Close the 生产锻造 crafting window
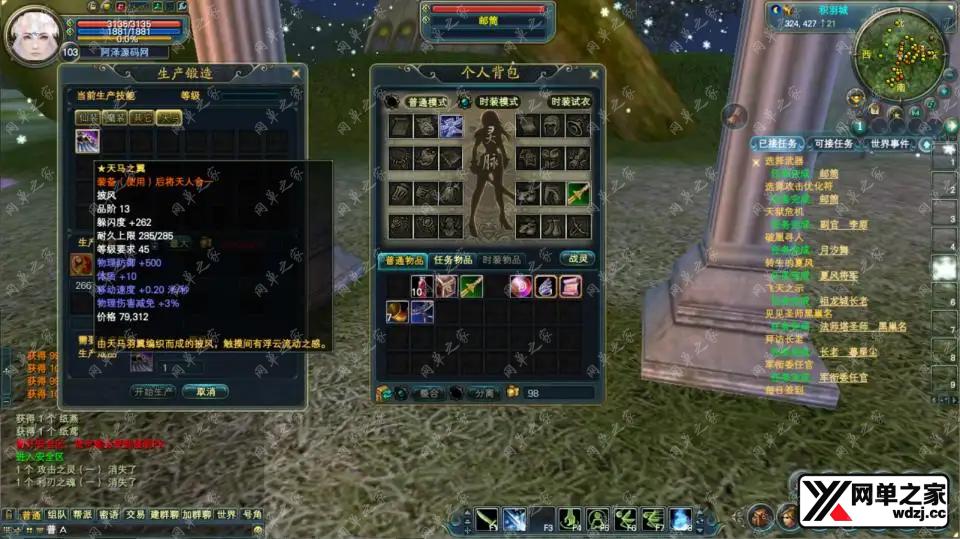The height and width of the screenshot is (539, 960). click(x=295, y=73)
